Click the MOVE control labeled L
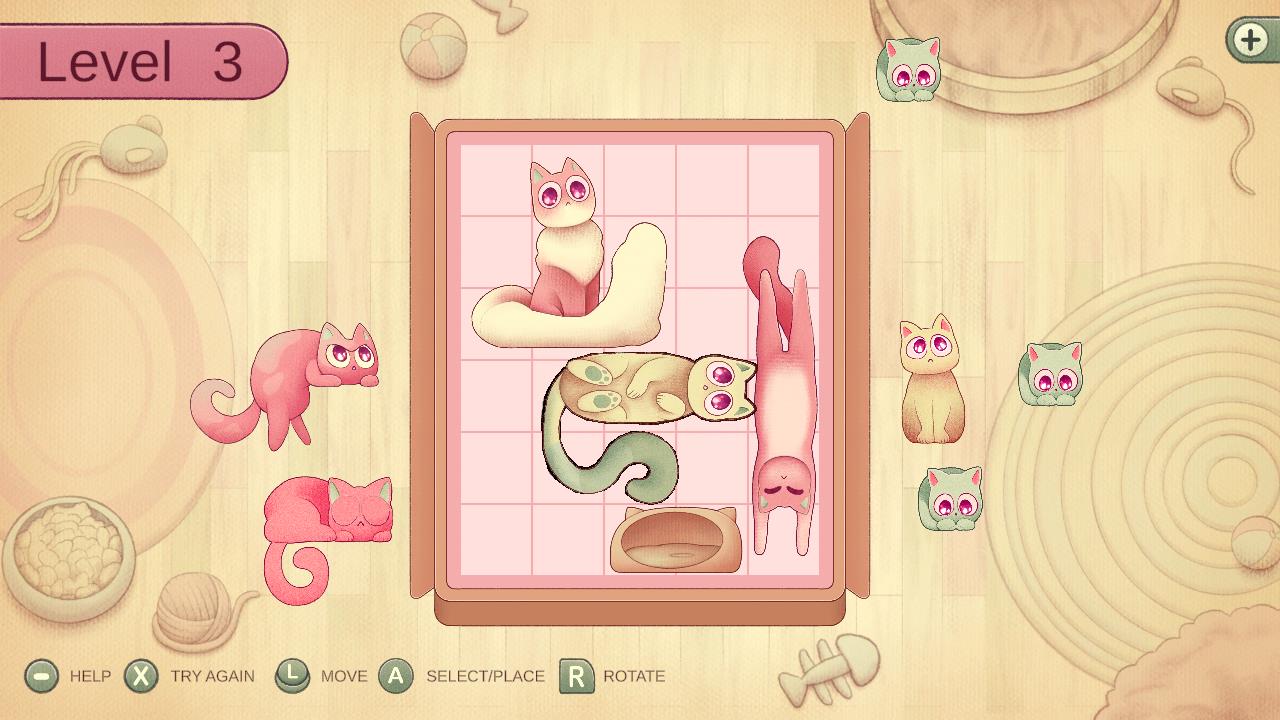Viewport: 1280px width, 720px height. coord(291,676)
